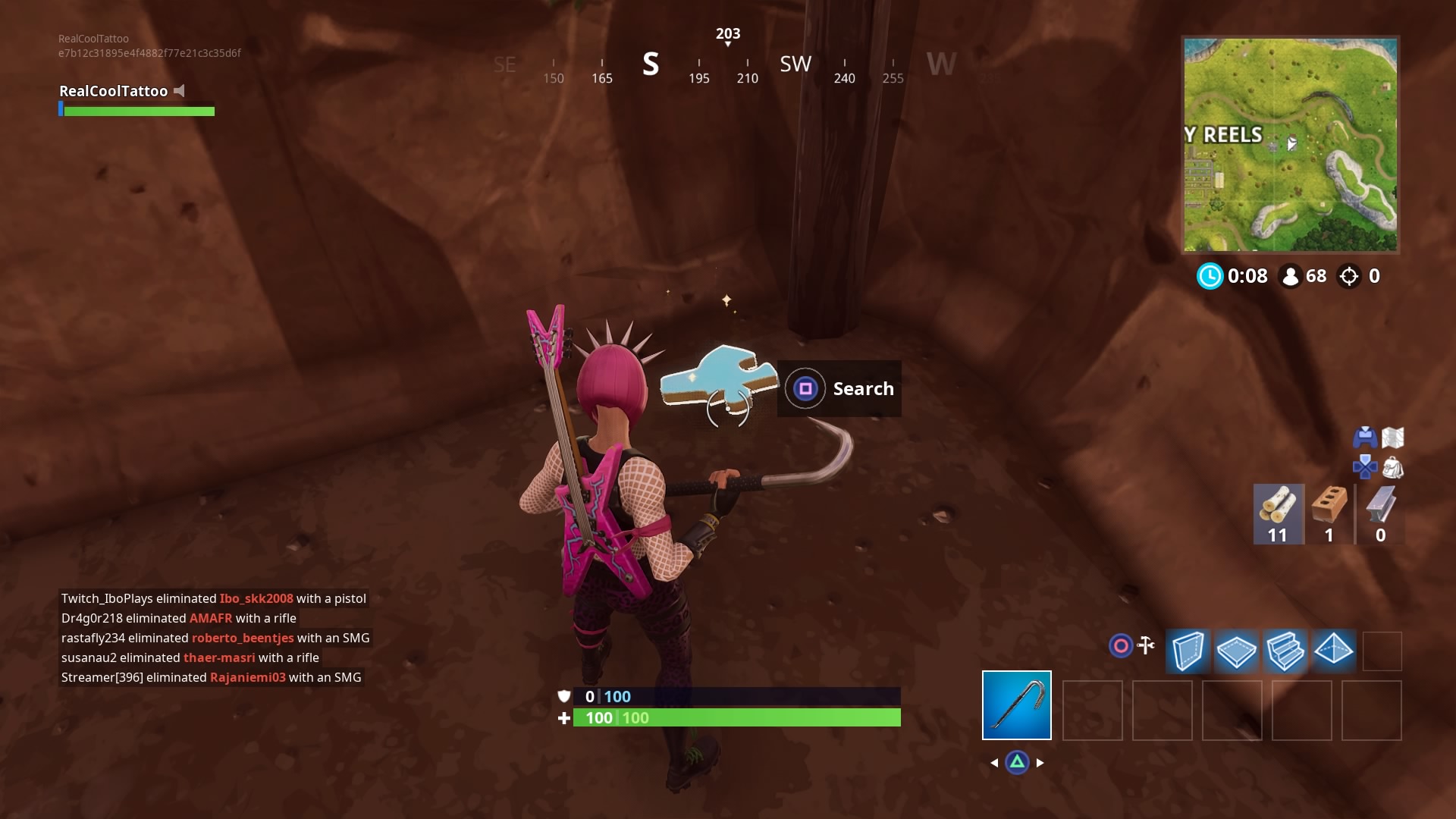Viewport: 1456px width, 819px height.
Task: Select the pyramid roof building icon
Action: [x=1334, y=651]
